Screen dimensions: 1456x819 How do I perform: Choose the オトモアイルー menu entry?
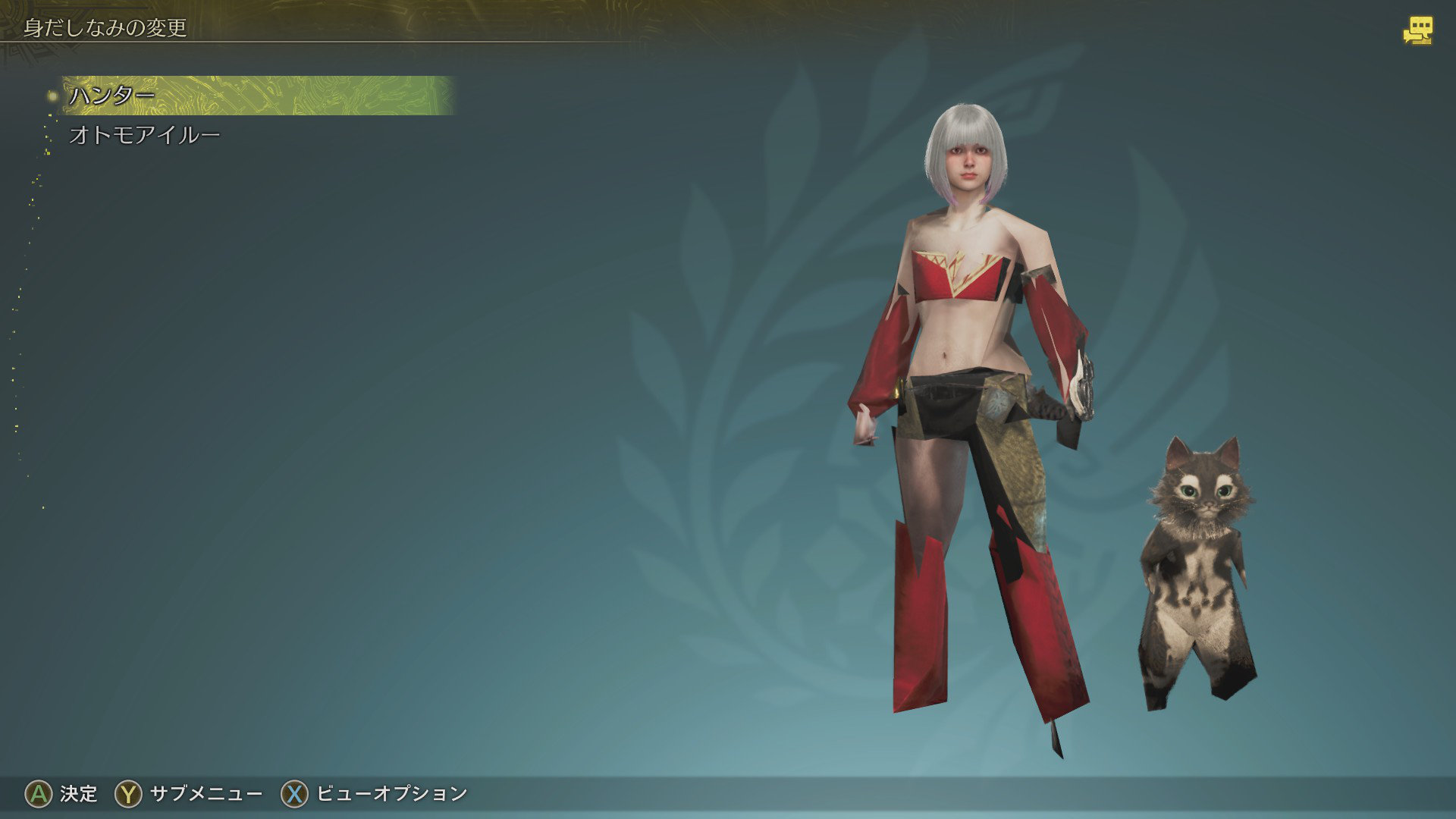pyautogui.click(x=144, y=135)
